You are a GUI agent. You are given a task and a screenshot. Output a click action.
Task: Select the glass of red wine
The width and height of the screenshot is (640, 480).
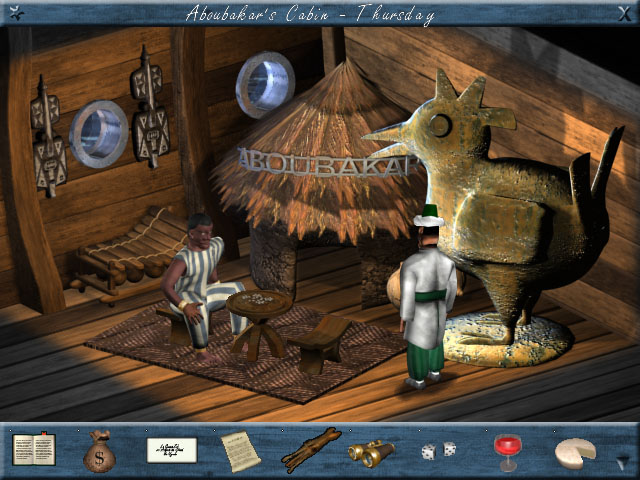click(x=507, y=451)
